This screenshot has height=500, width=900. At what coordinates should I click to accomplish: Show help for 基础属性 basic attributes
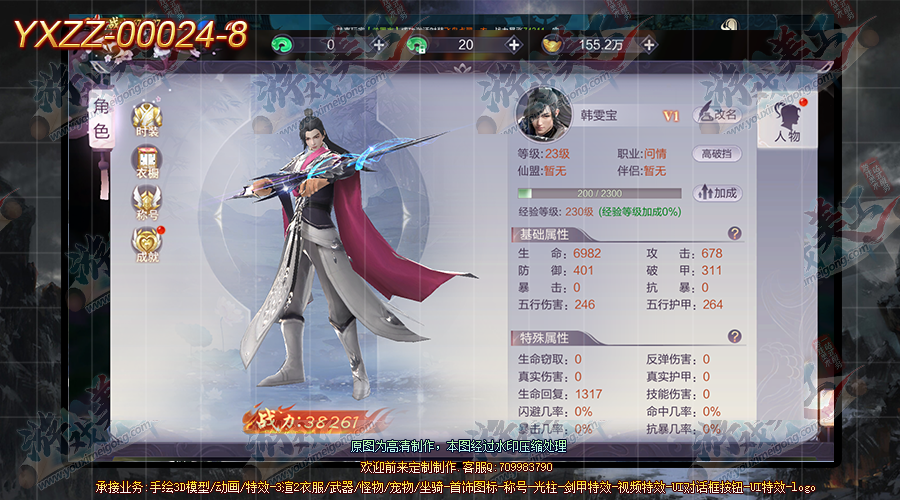click(x=735, y=233)
